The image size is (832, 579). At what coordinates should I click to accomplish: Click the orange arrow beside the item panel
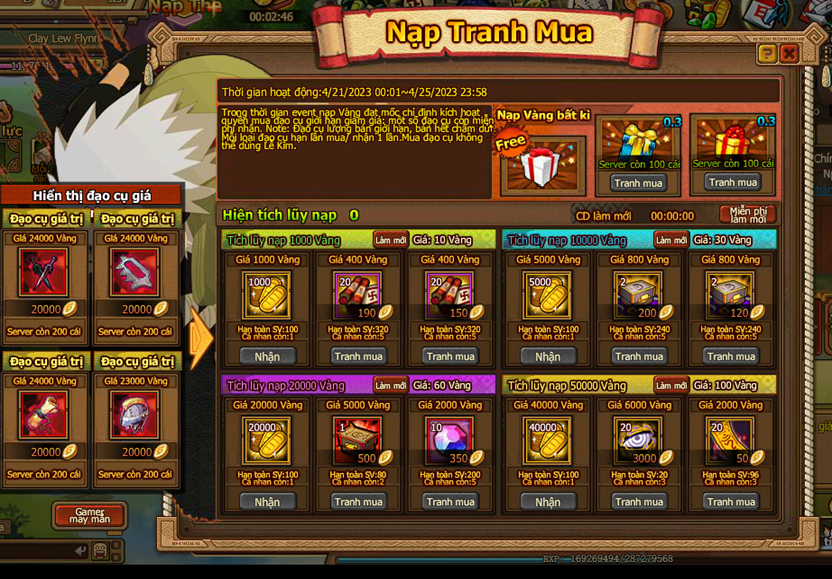click(x=201, y=338)
